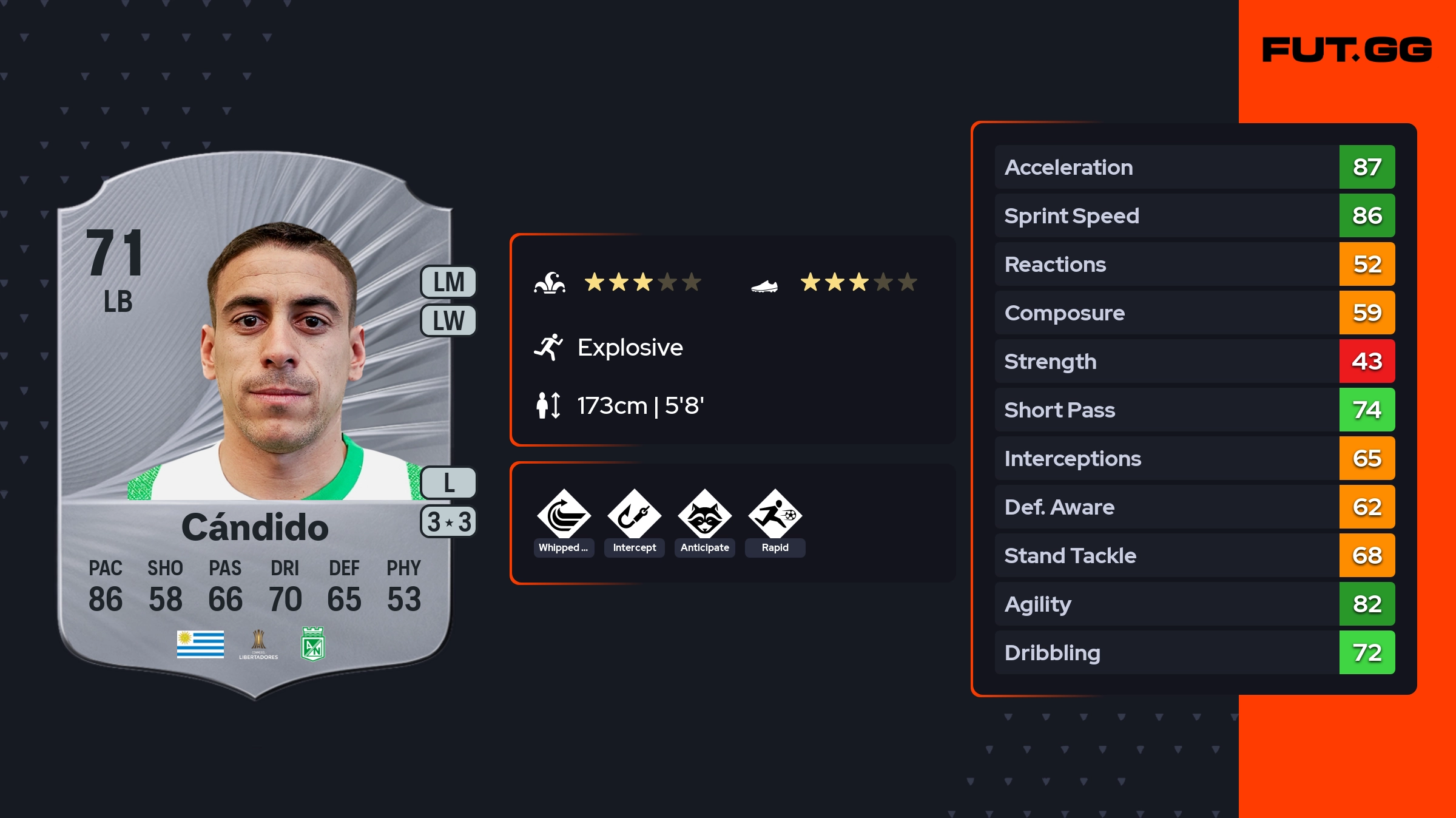Image resolution: width=1456 pixels, height=818 pixels.
Task: Click the Whipped playstyle icon
Action: click(564, 516)
